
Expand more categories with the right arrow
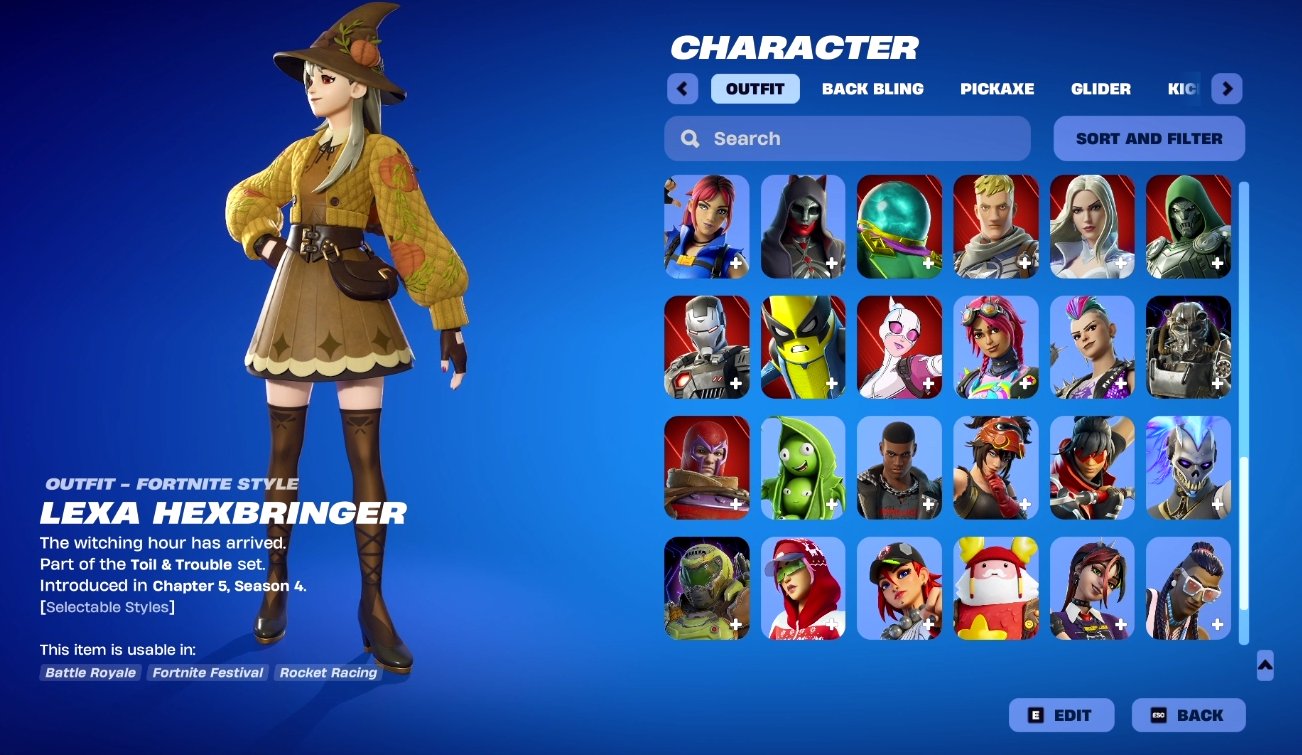1226,88
